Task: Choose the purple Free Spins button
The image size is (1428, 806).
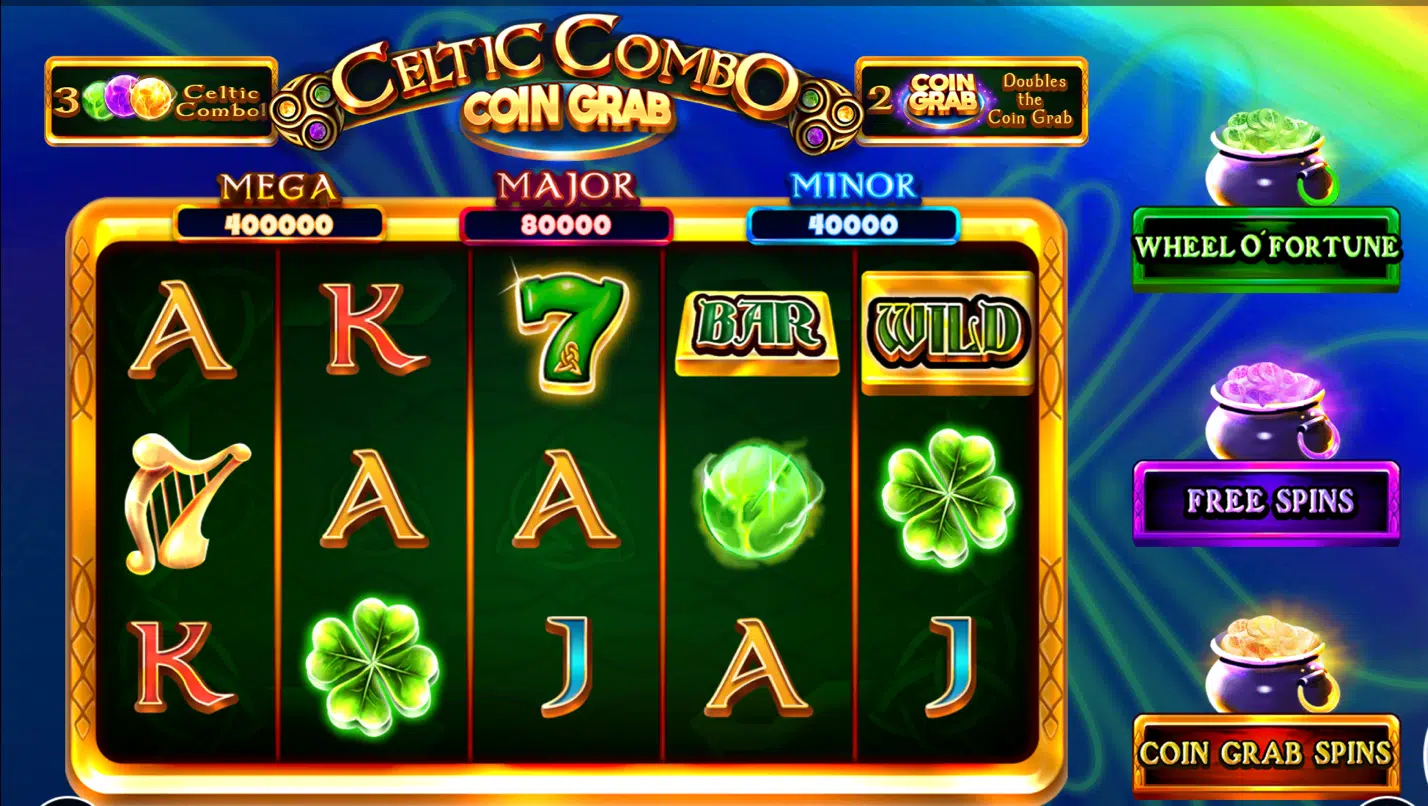Action: [1265, 501]
